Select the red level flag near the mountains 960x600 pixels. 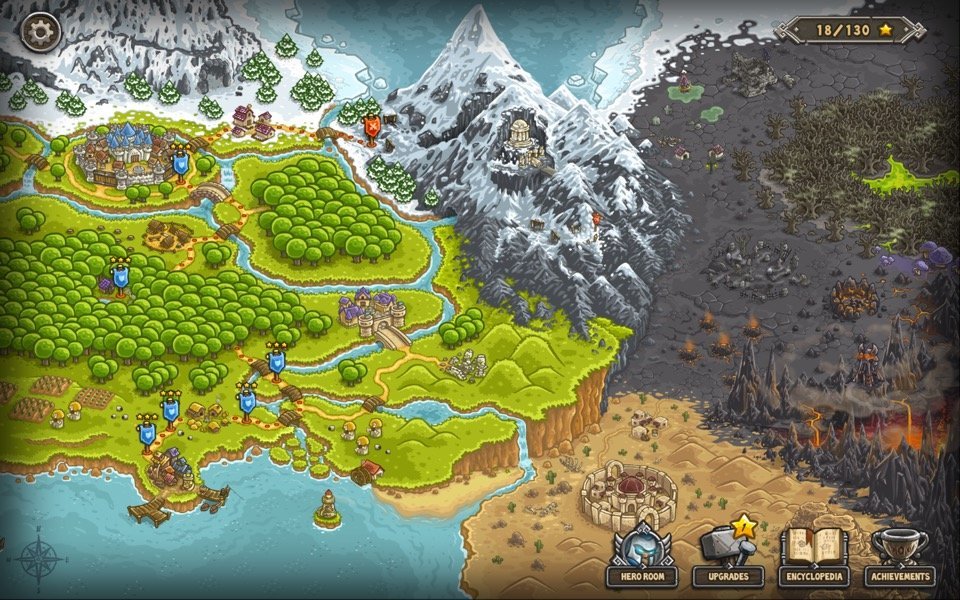pyautogui.click(x=372, y=128)
